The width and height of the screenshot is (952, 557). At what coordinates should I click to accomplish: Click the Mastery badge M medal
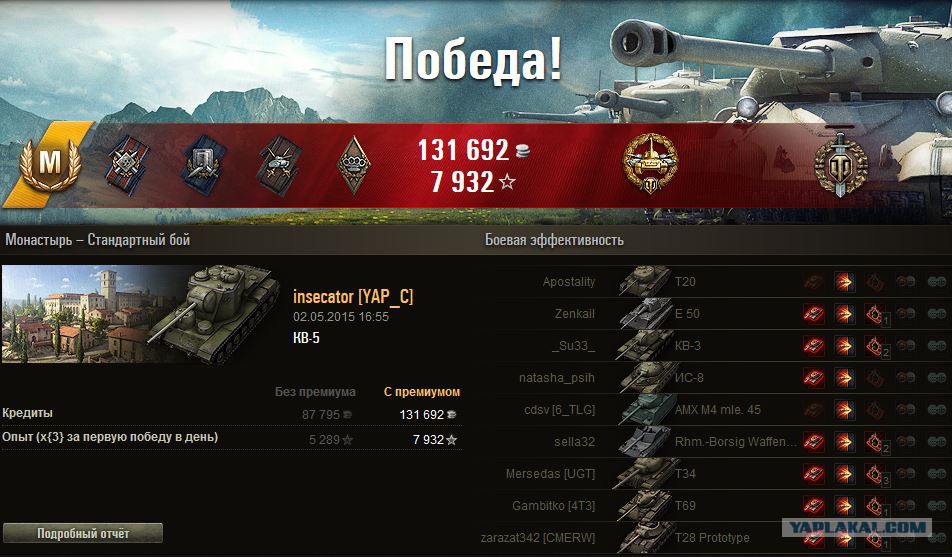tap(48, 163)
